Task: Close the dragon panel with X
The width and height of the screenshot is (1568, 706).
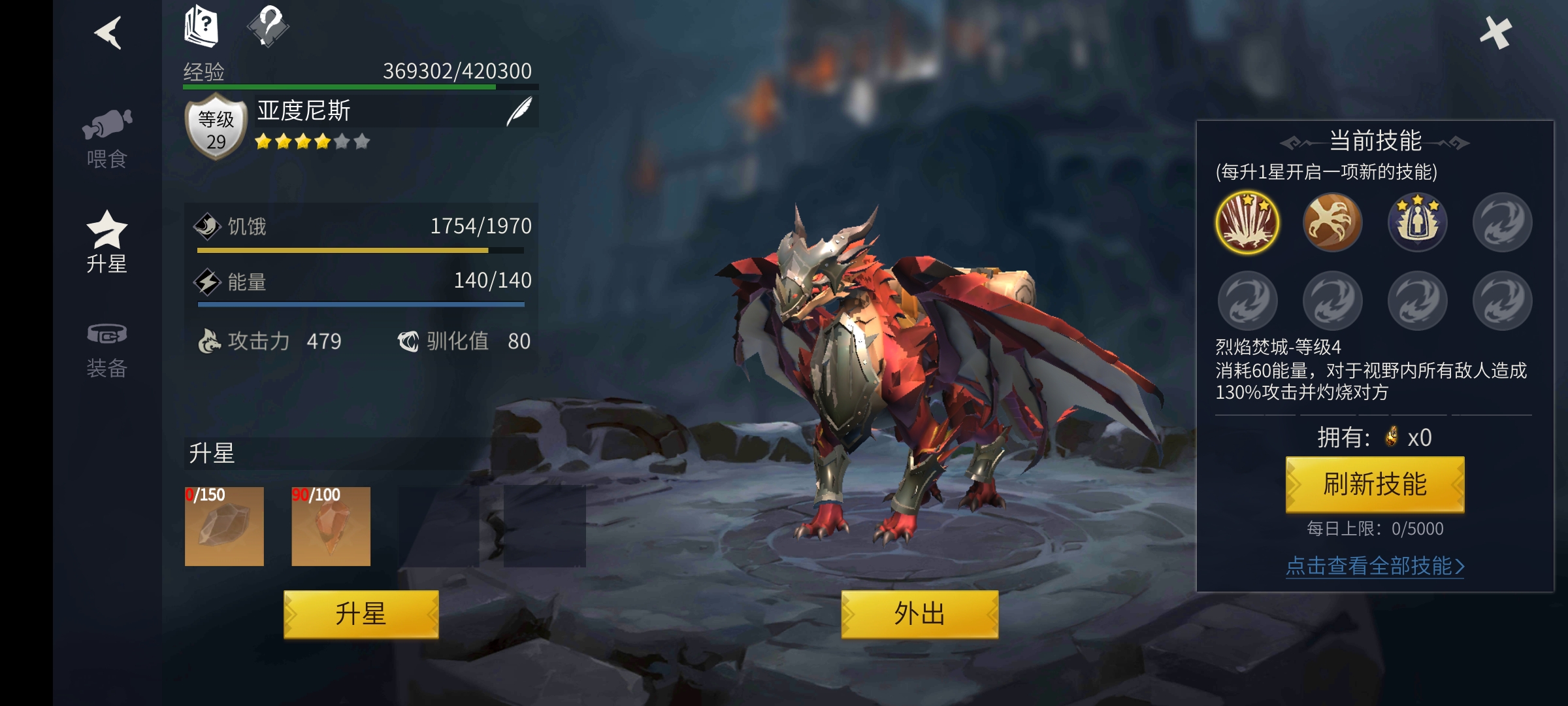Action: click(1495, 33)
